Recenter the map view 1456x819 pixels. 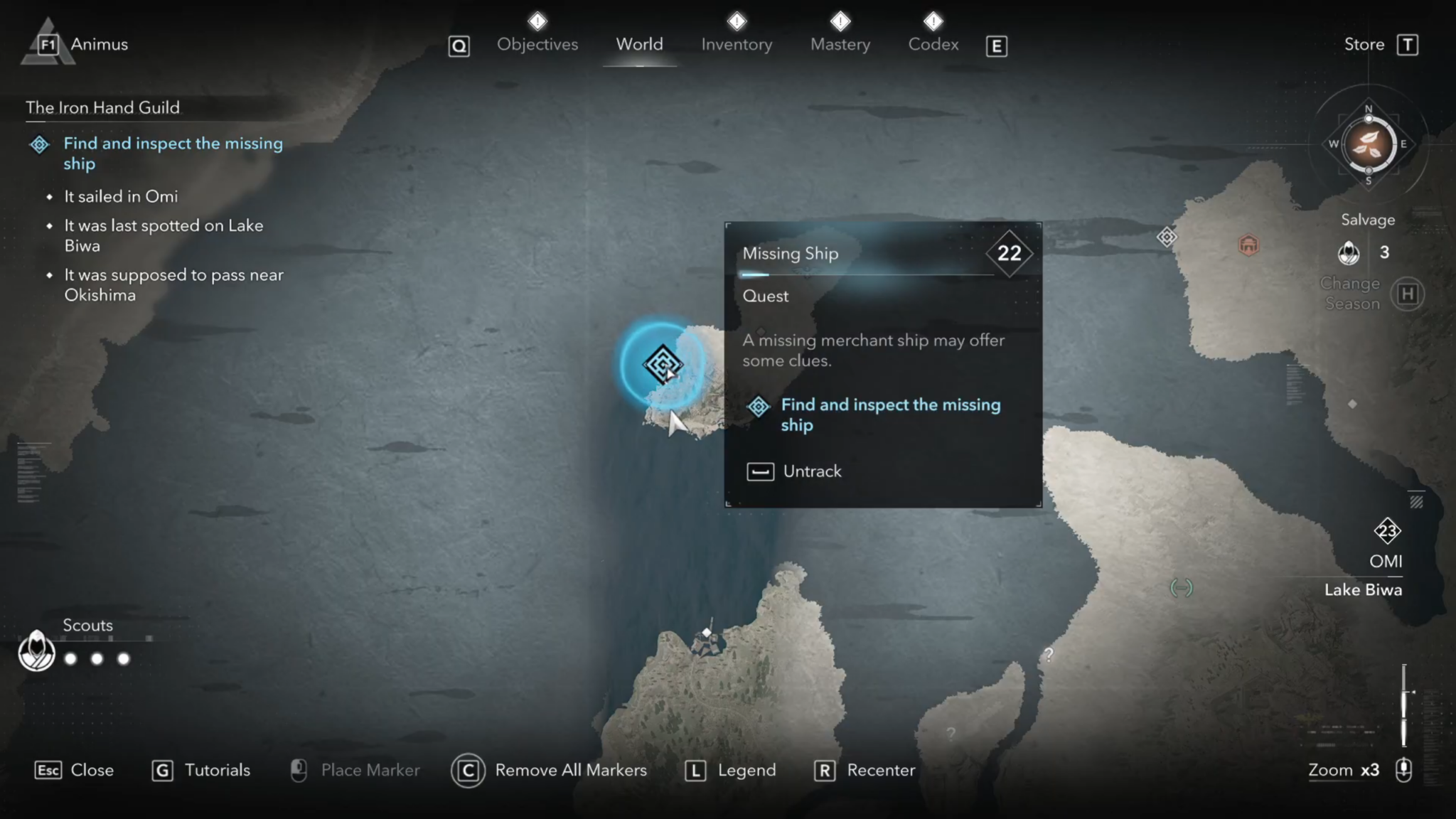(x=881, y=770)
